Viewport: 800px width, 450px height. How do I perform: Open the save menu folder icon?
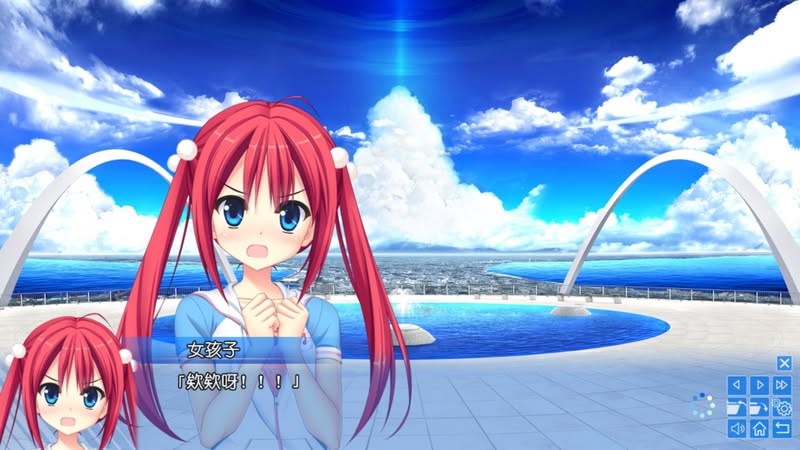pos(737,407)
